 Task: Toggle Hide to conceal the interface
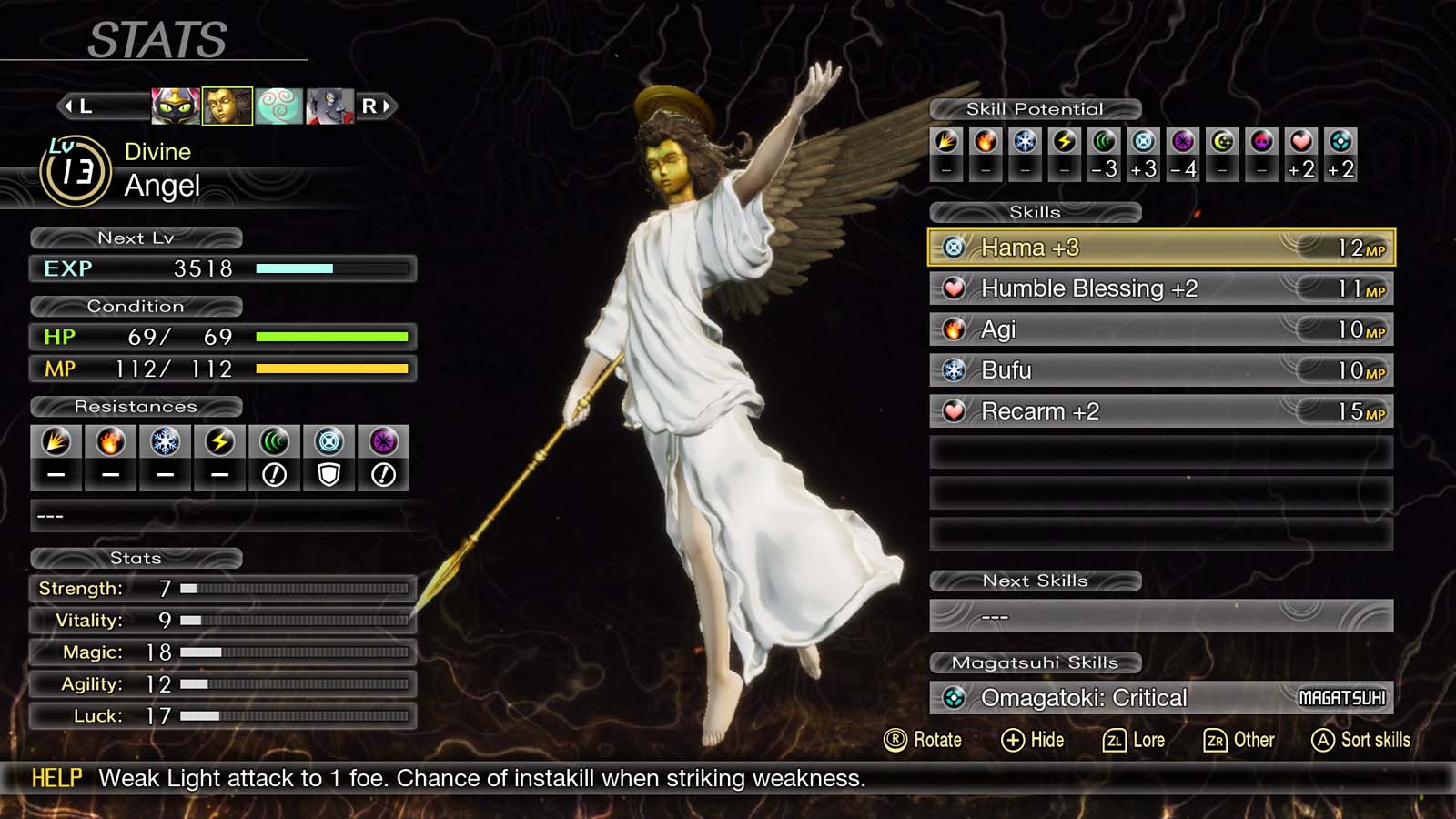point(1035,740)
